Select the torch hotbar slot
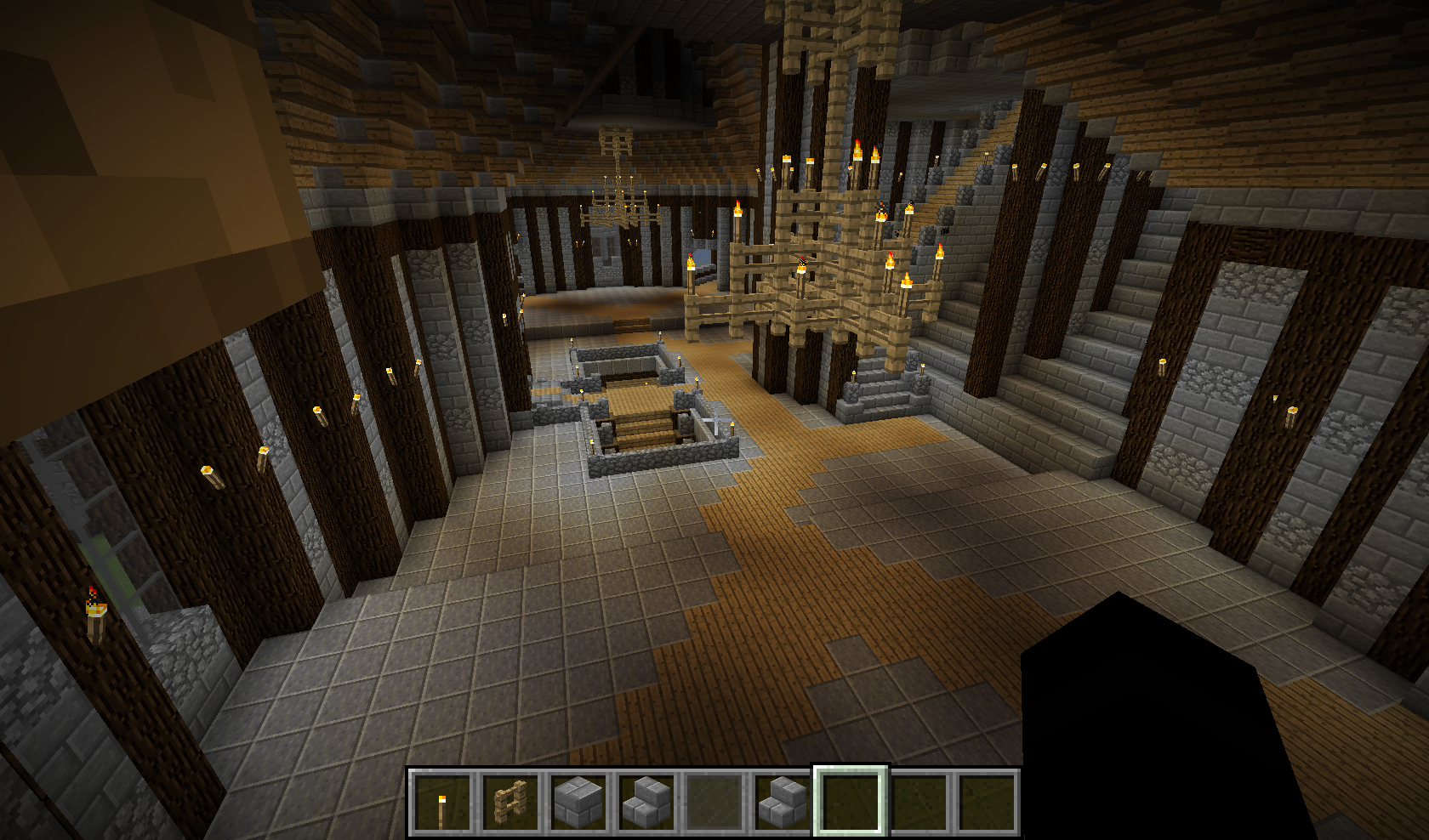 (442, 802)
